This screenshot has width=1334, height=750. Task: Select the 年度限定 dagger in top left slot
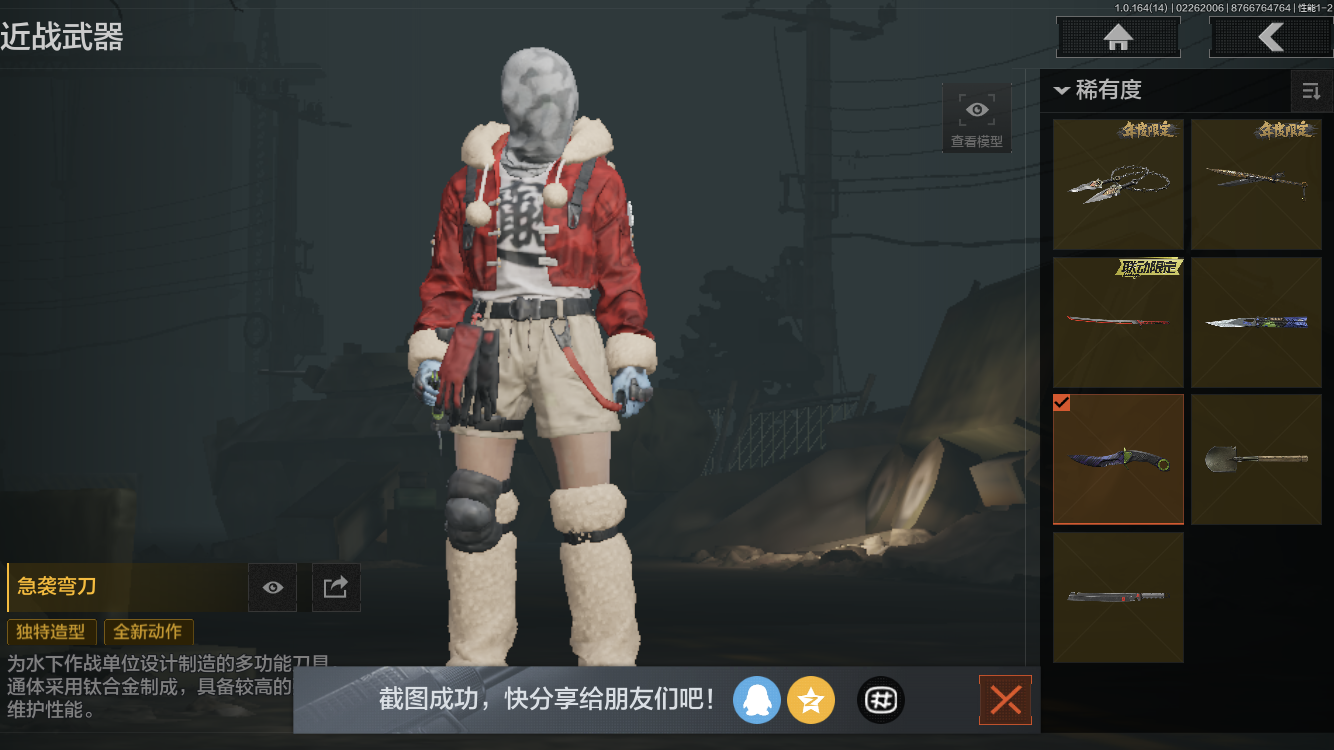pos(1117,184)
